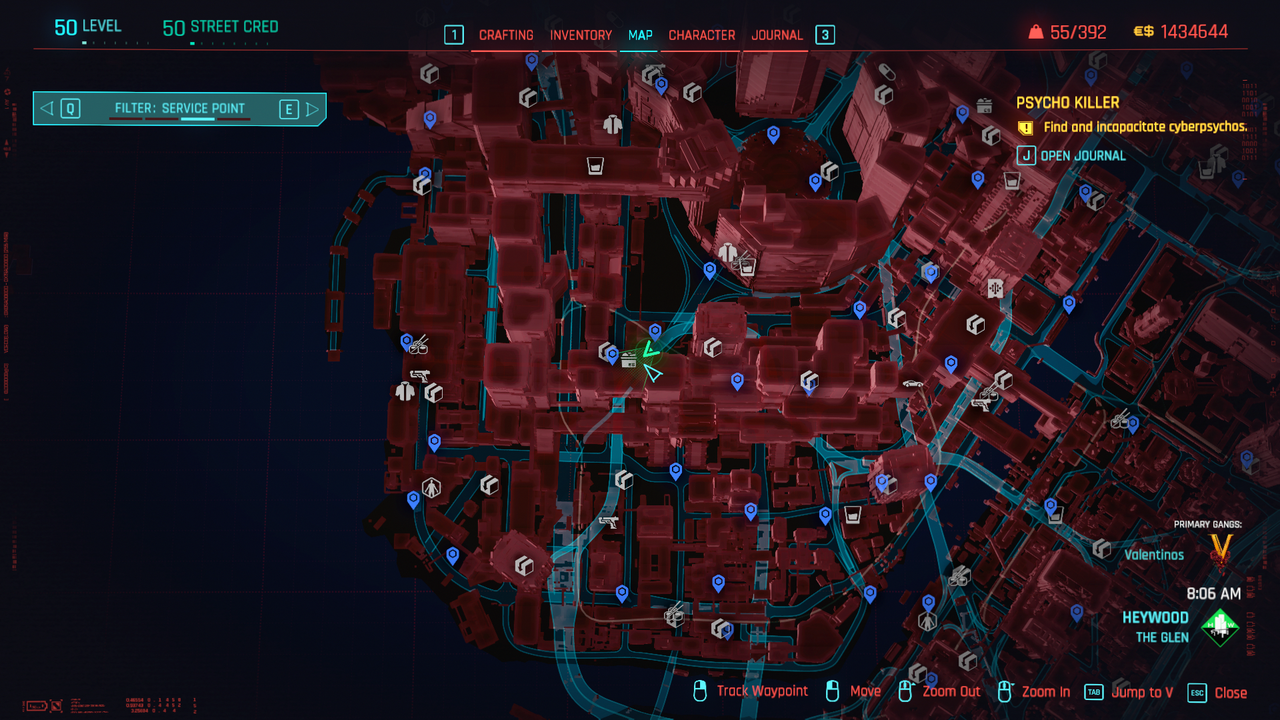
Task: Click the right filter arrow
Action: point(313,109)
